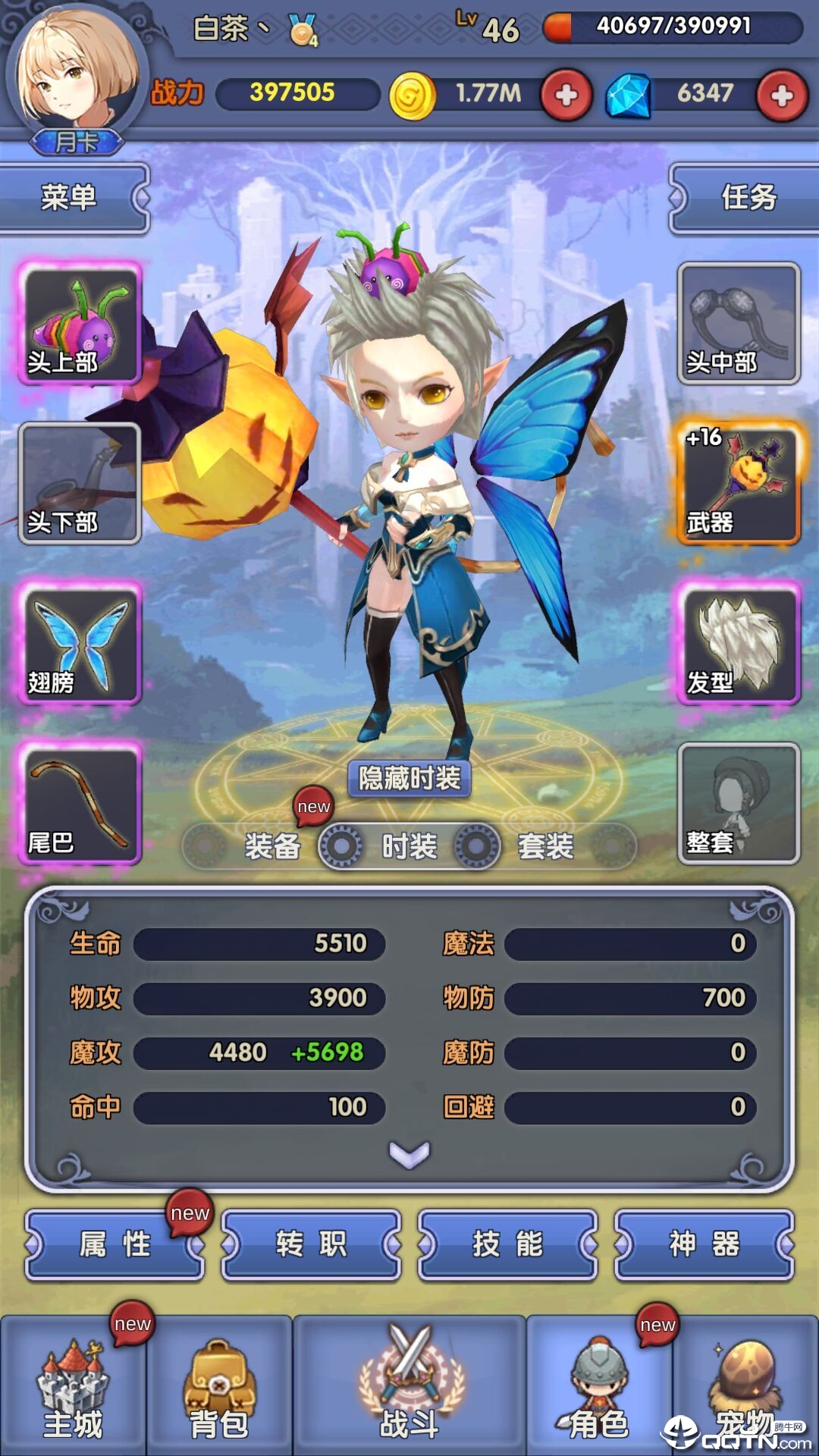The width and height of the screenshot is (819, 1456).
Task: Add blue diamonds with the plus button
Action: point(782,96)
